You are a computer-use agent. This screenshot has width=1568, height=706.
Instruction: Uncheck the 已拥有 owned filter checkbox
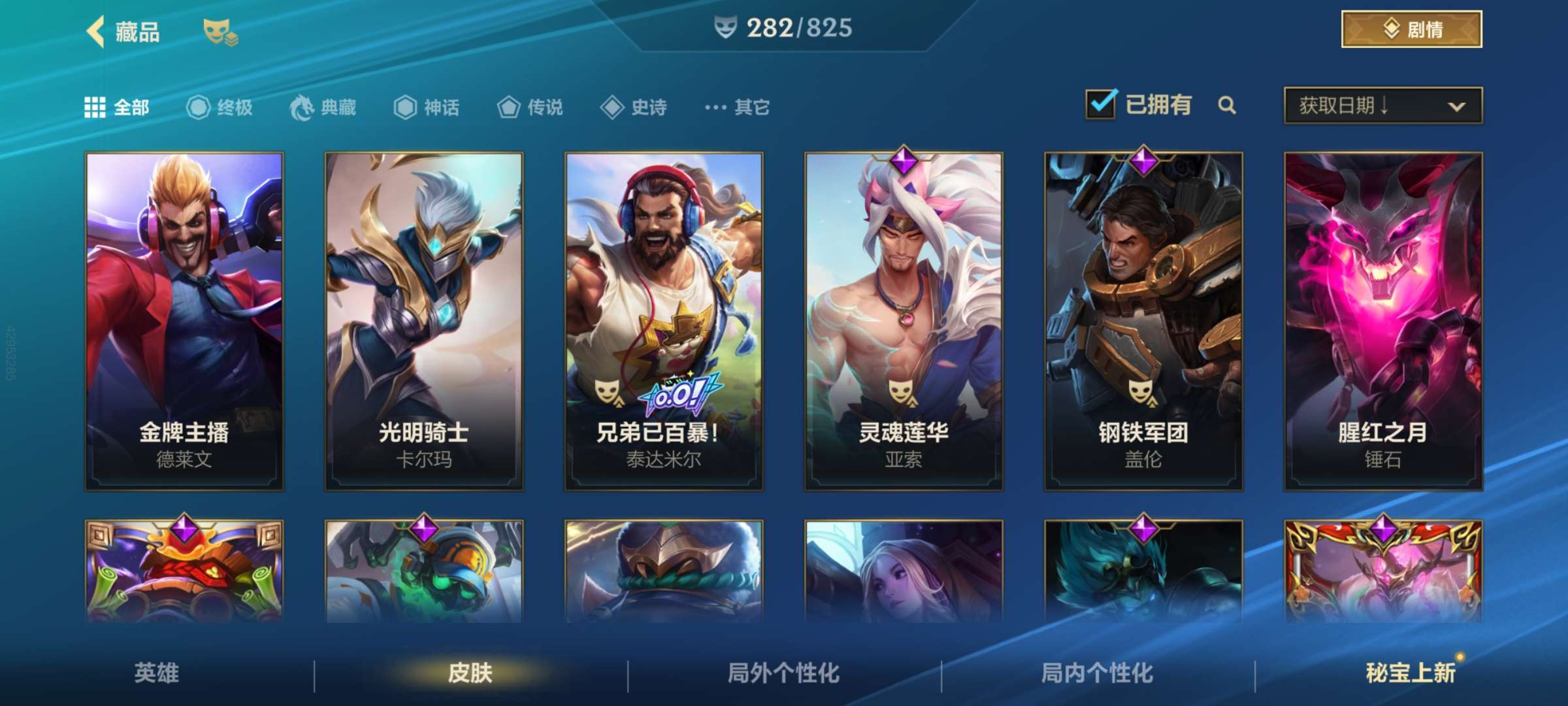1100,103
